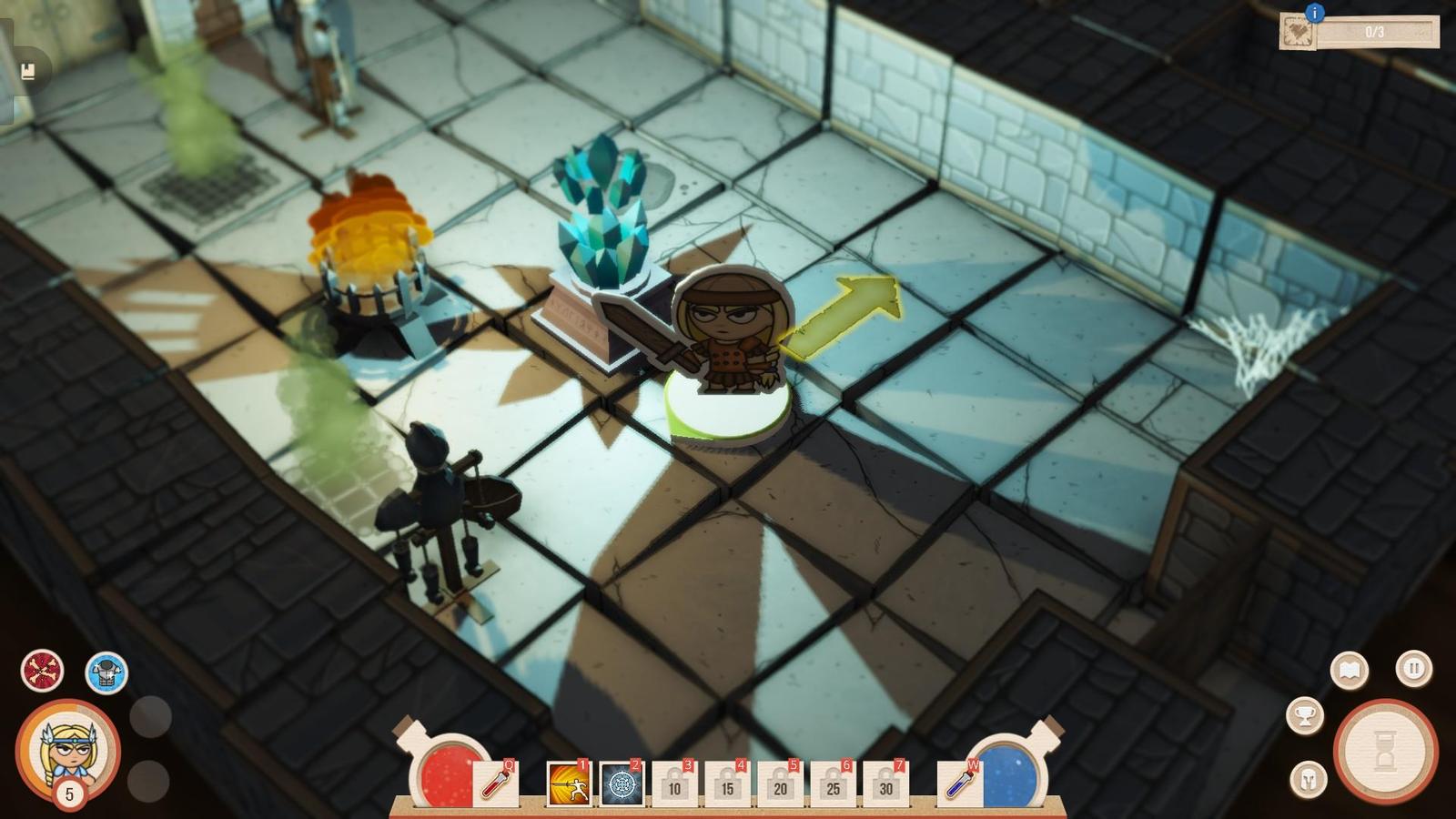
Task: Select the locked slot marked 10
Action: click(674, 784)
